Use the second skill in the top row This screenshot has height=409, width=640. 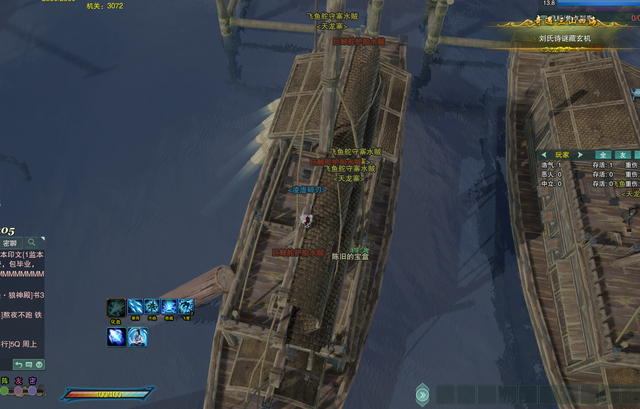click(x=135, y=307)
